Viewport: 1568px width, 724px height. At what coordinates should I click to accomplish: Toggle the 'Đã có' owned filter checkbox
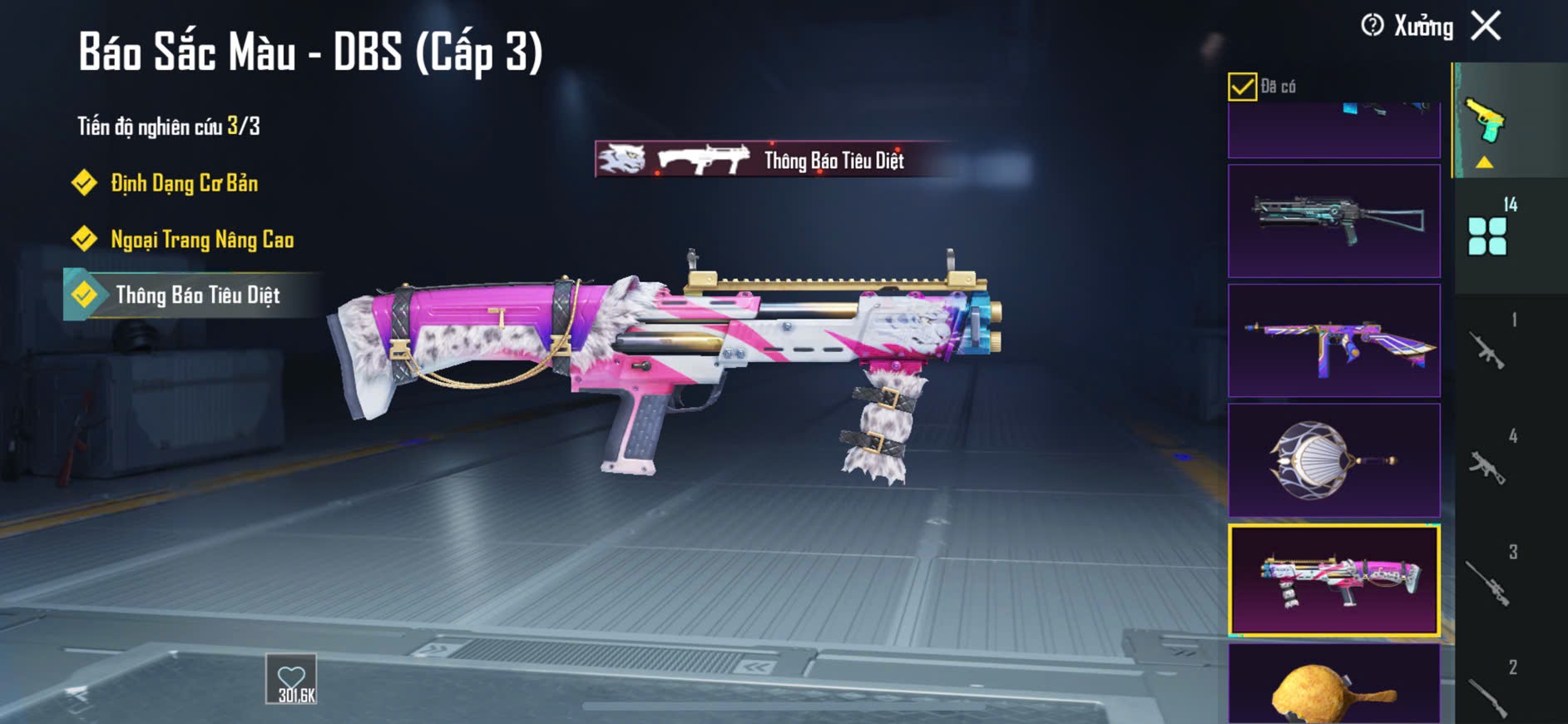pos(1242,87)
